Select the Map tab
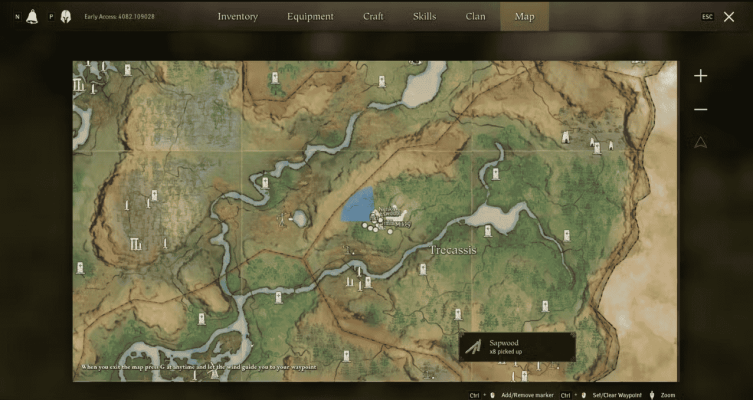This screenshot has height=400, width=753. tap(524, 16)
